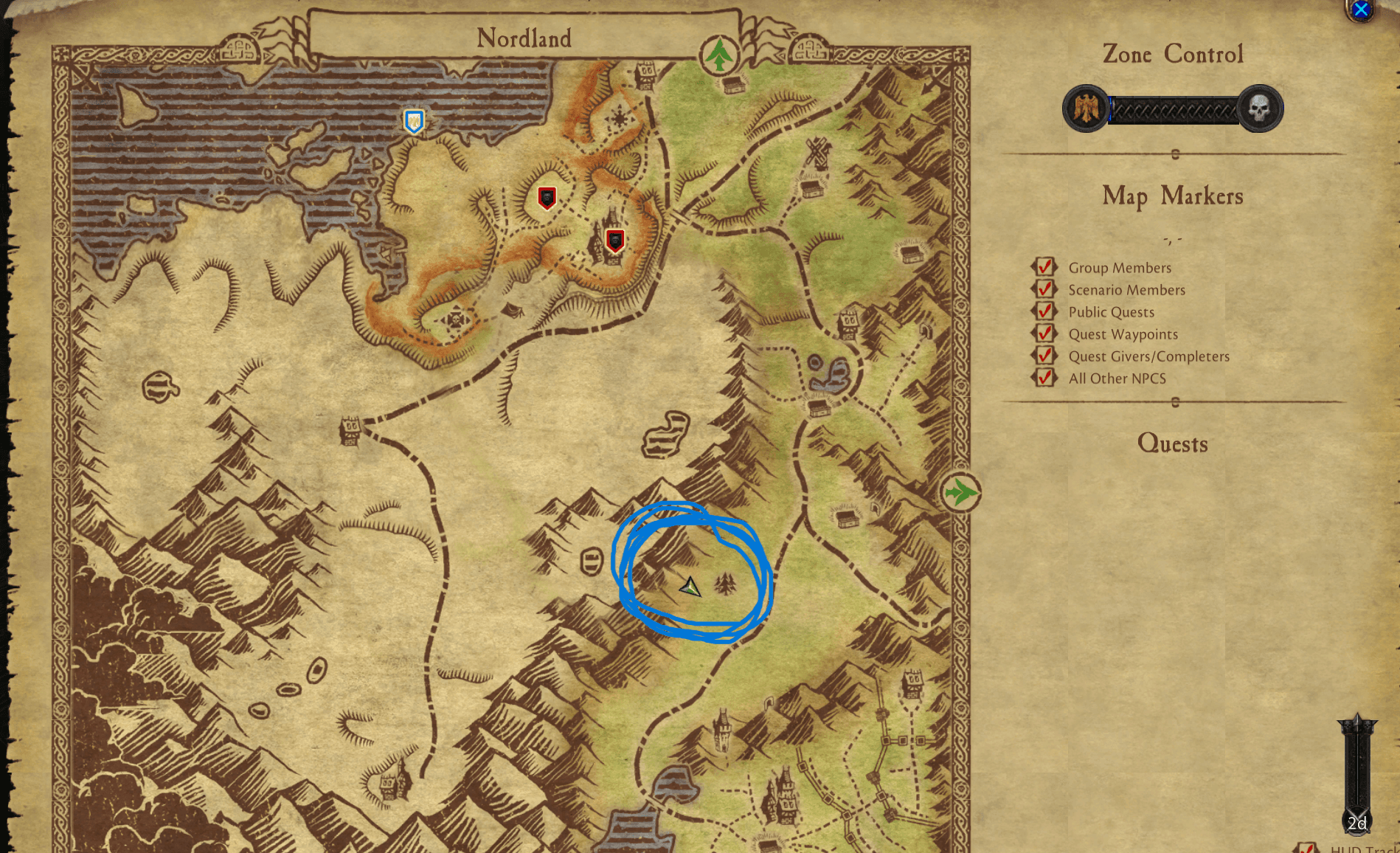This screenshot has width=1400, height=853.
Task: Toggle the Quest Givers/Completers checkbox
Action: [x=1044, y=356]
